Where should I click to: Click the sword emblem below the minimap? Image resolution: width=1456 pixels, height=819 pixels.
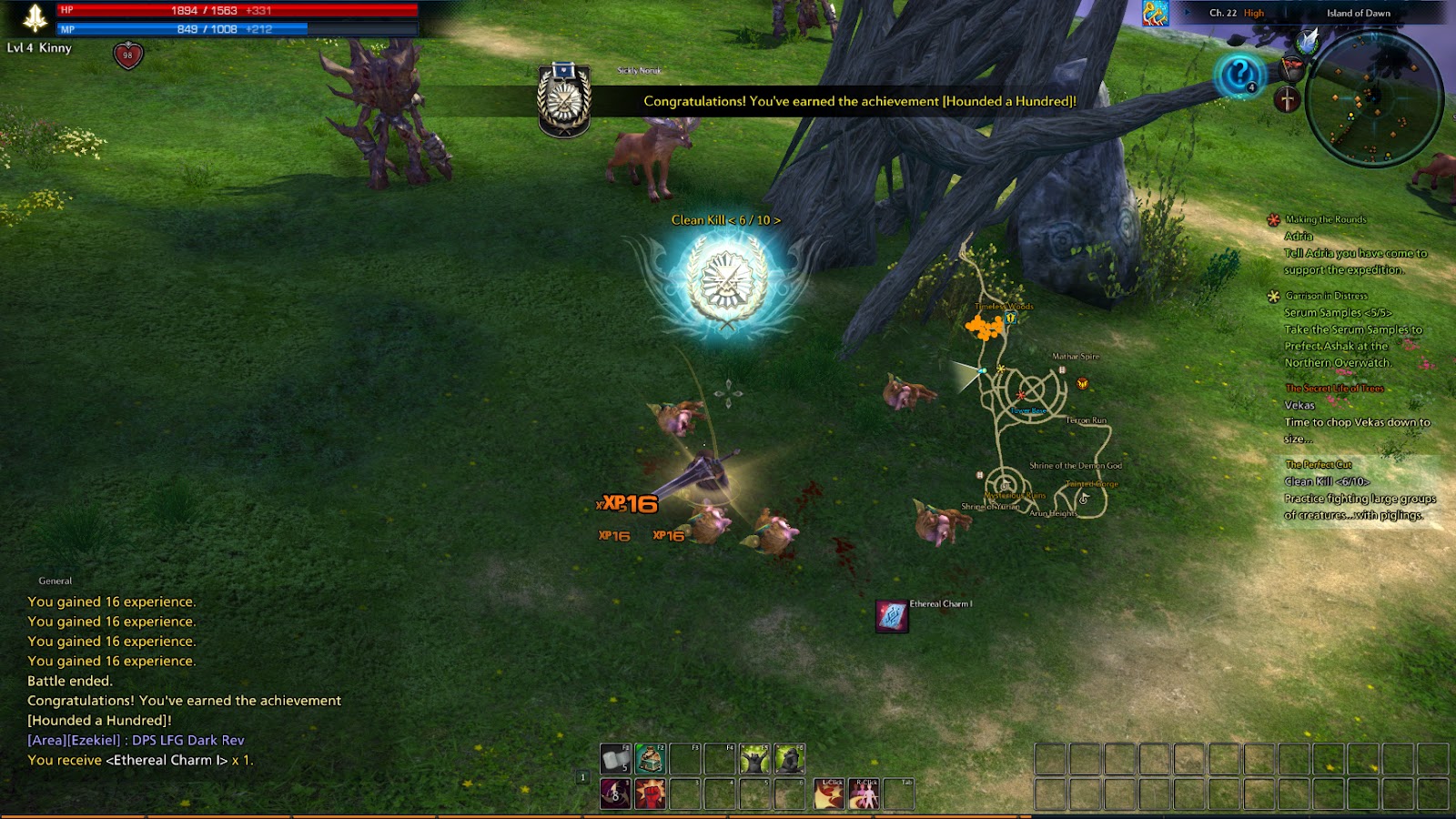[x=1288, y=100]
